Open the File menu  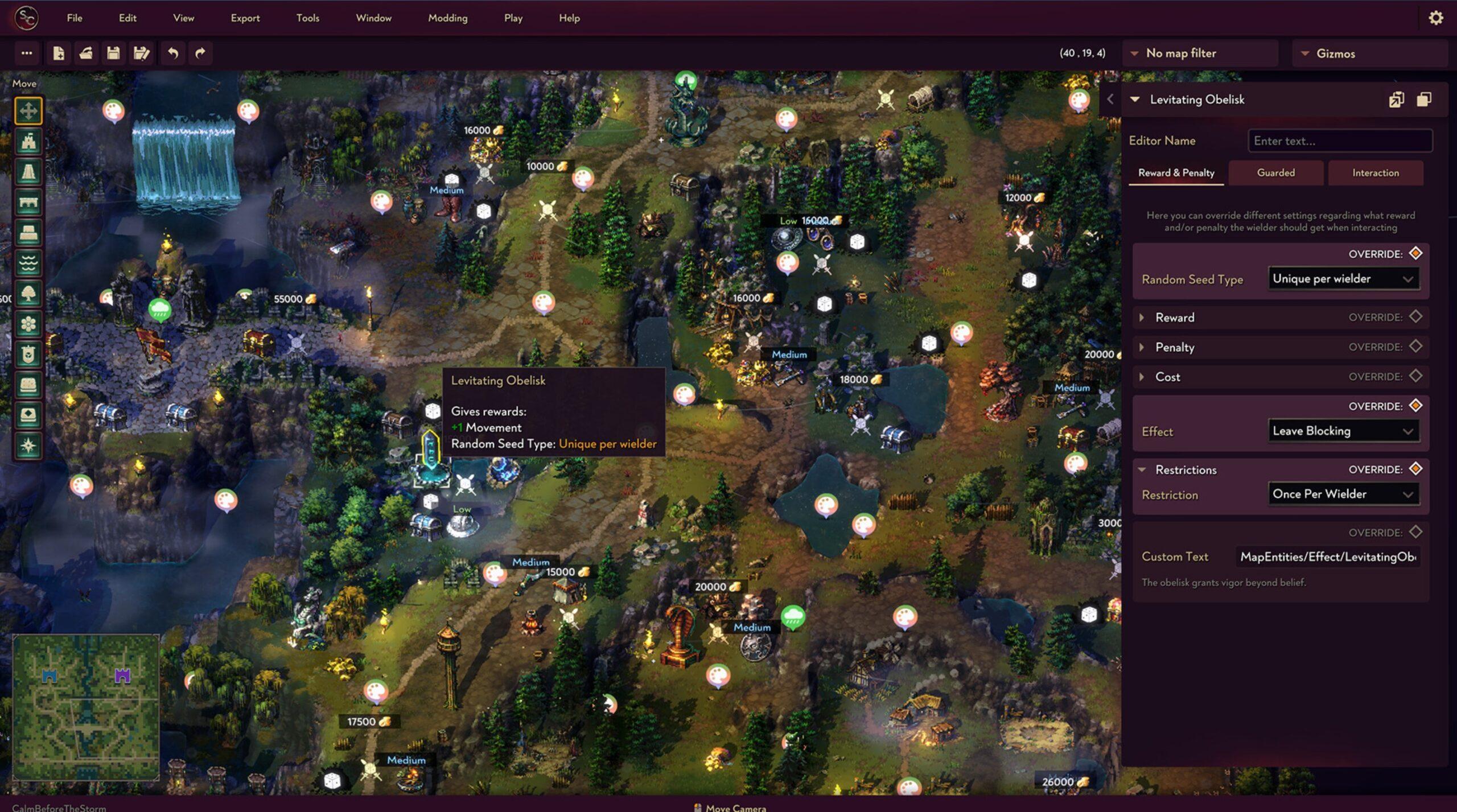pos(75,18)
